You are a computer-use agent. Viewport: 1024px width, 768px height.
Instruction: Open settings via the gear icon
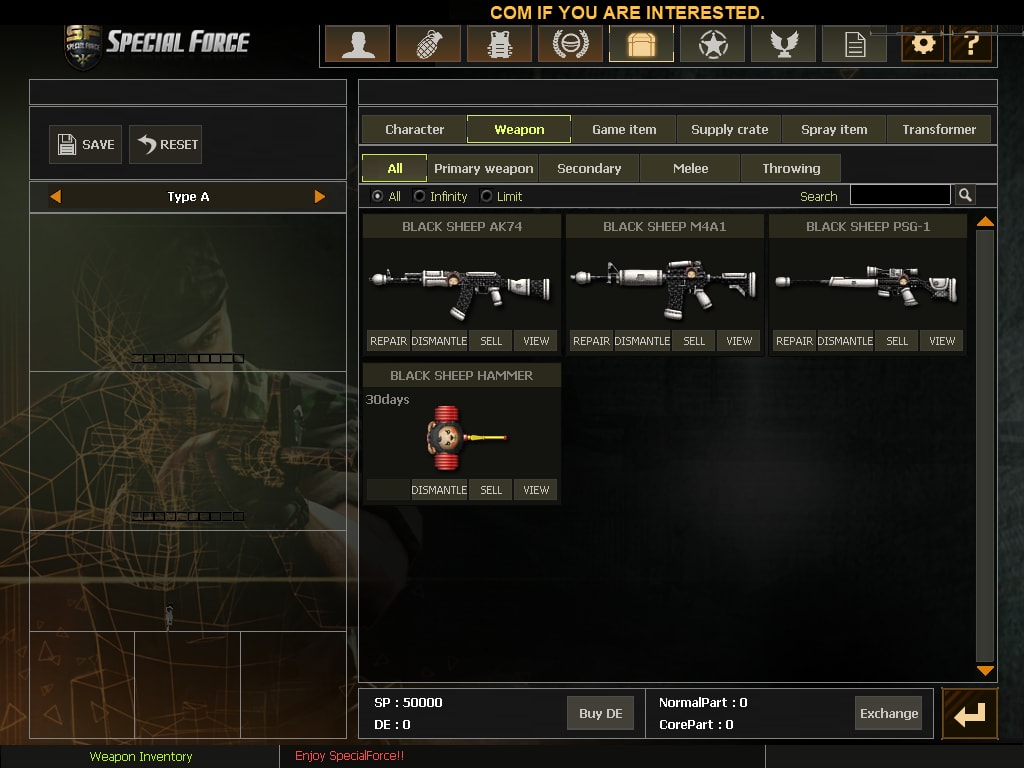point(922,44)
